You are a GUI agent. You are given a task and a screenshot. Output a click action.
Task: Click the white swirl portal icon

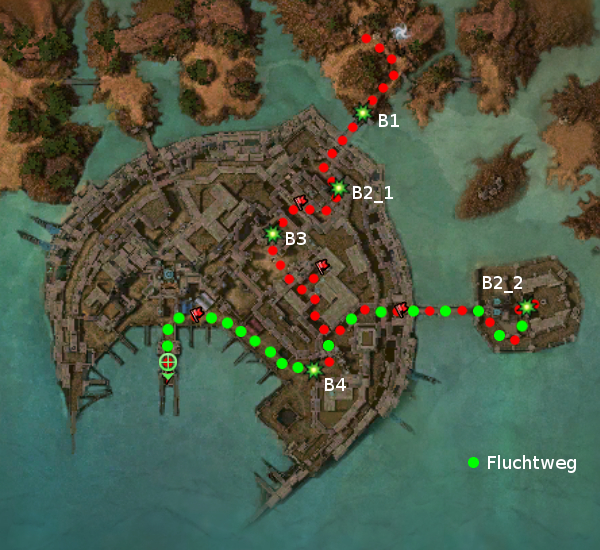(401, 35)
